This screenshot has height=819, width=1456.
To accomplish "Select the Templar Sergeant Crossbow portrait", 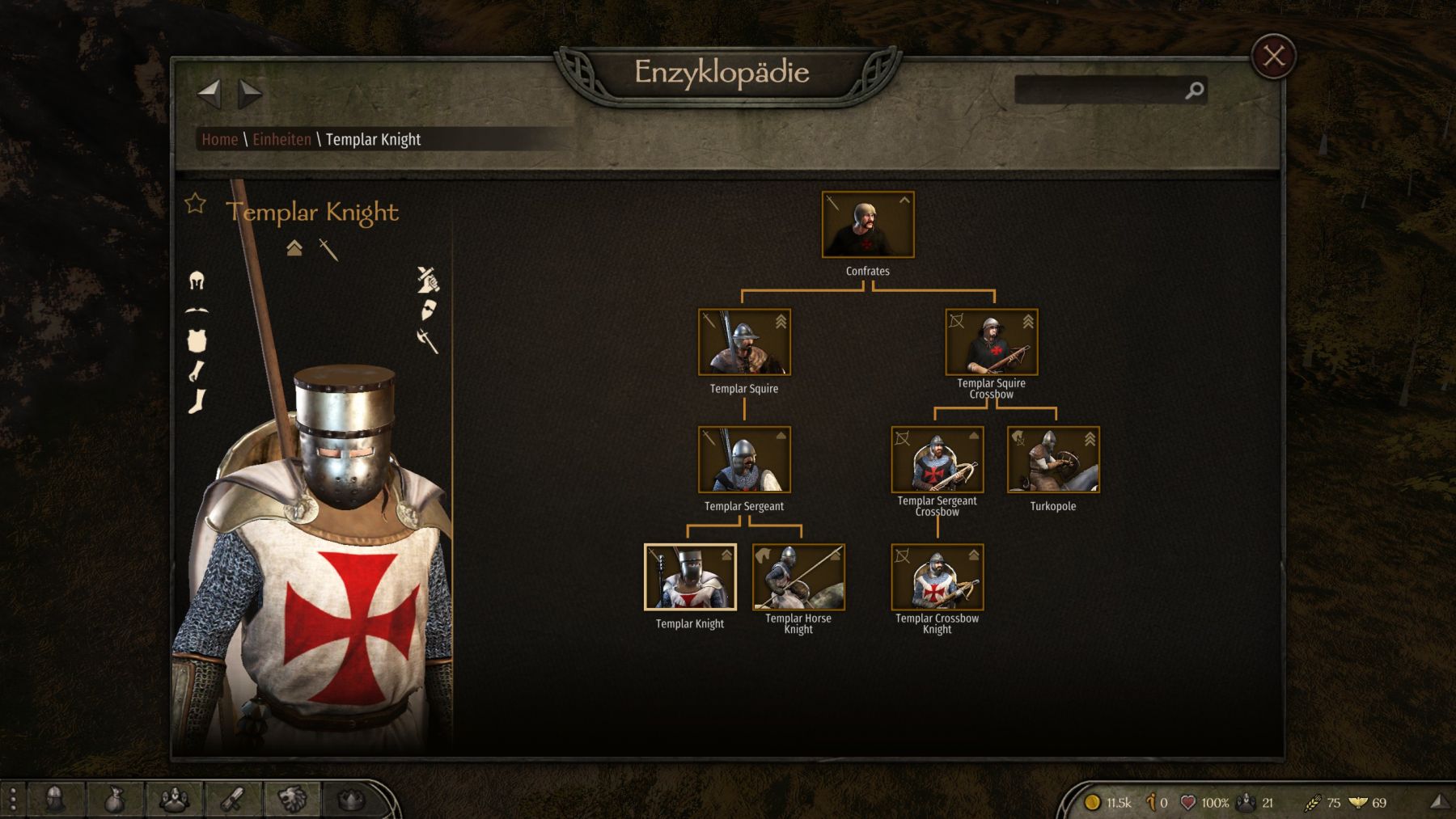I will click(x=937, y=459).
